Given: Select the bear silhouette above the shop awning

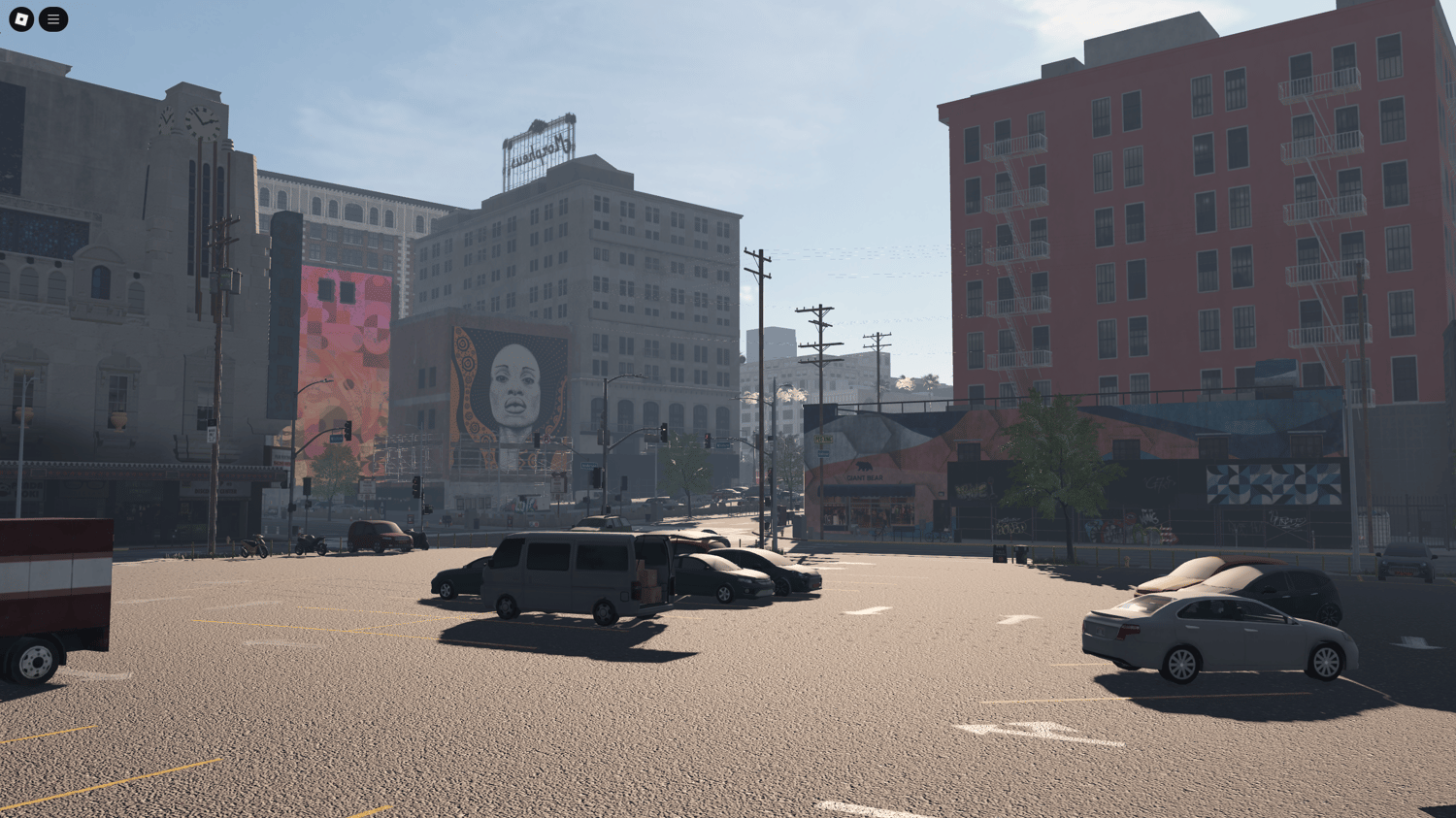Looking at the screenshot, I should [x=864, y=467].
